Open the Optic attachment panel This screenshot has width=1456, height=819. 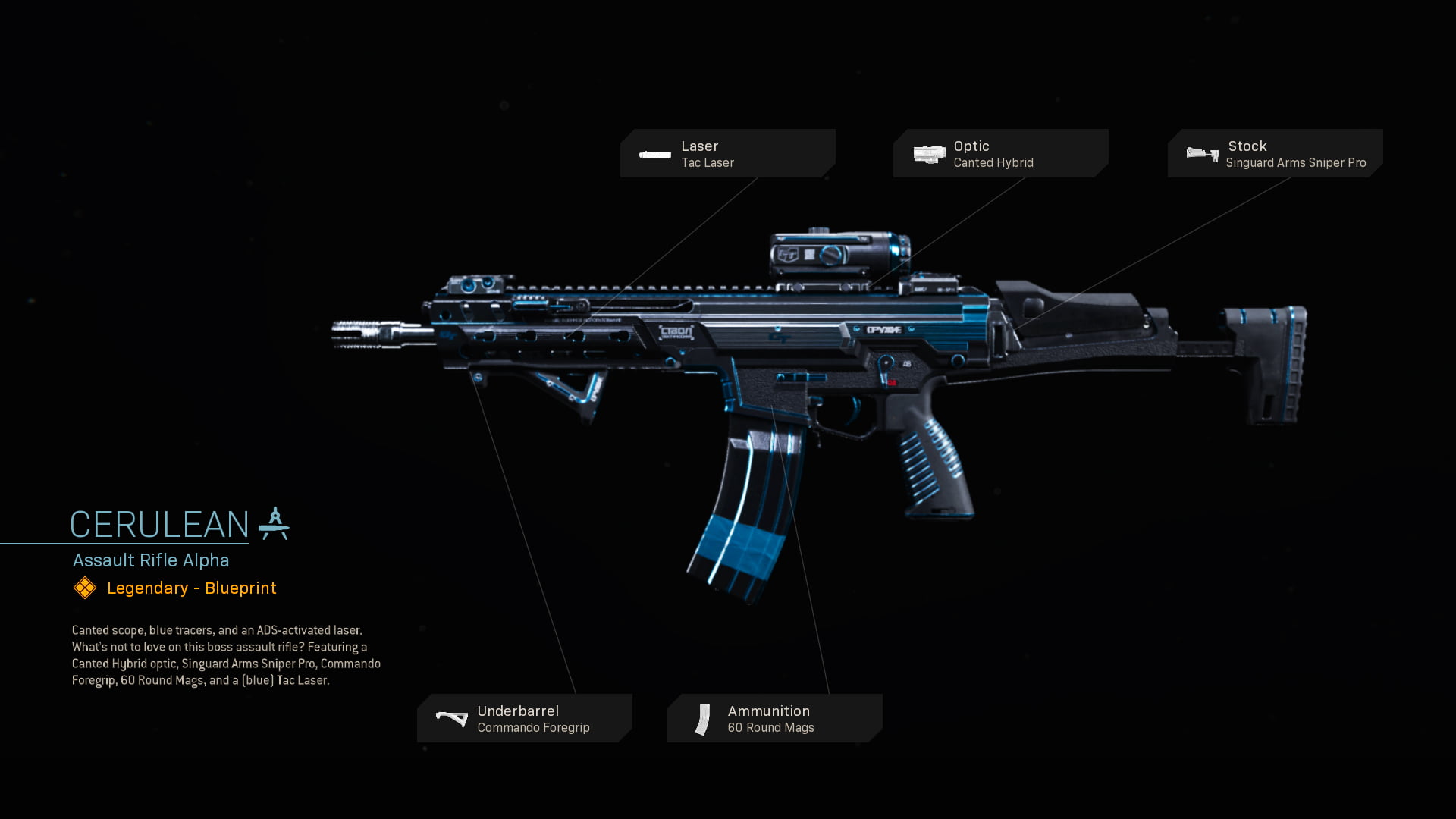[x=1001, y=153]
